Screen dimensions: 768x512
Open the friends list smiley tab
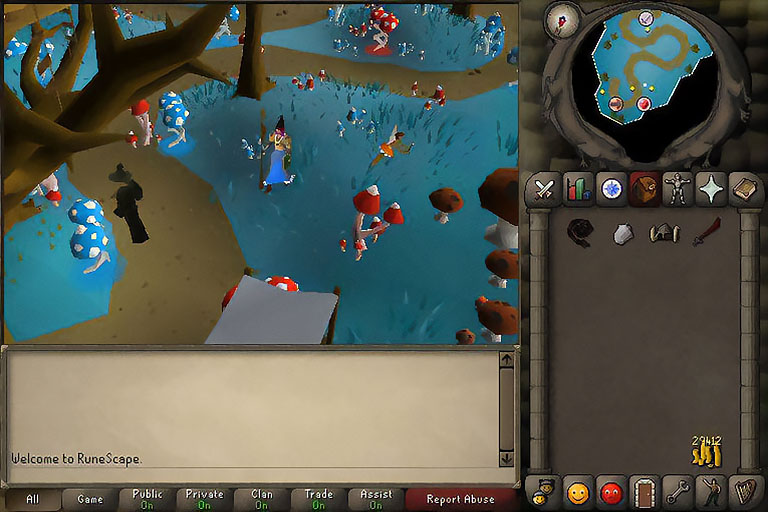[x=578, y=492]
